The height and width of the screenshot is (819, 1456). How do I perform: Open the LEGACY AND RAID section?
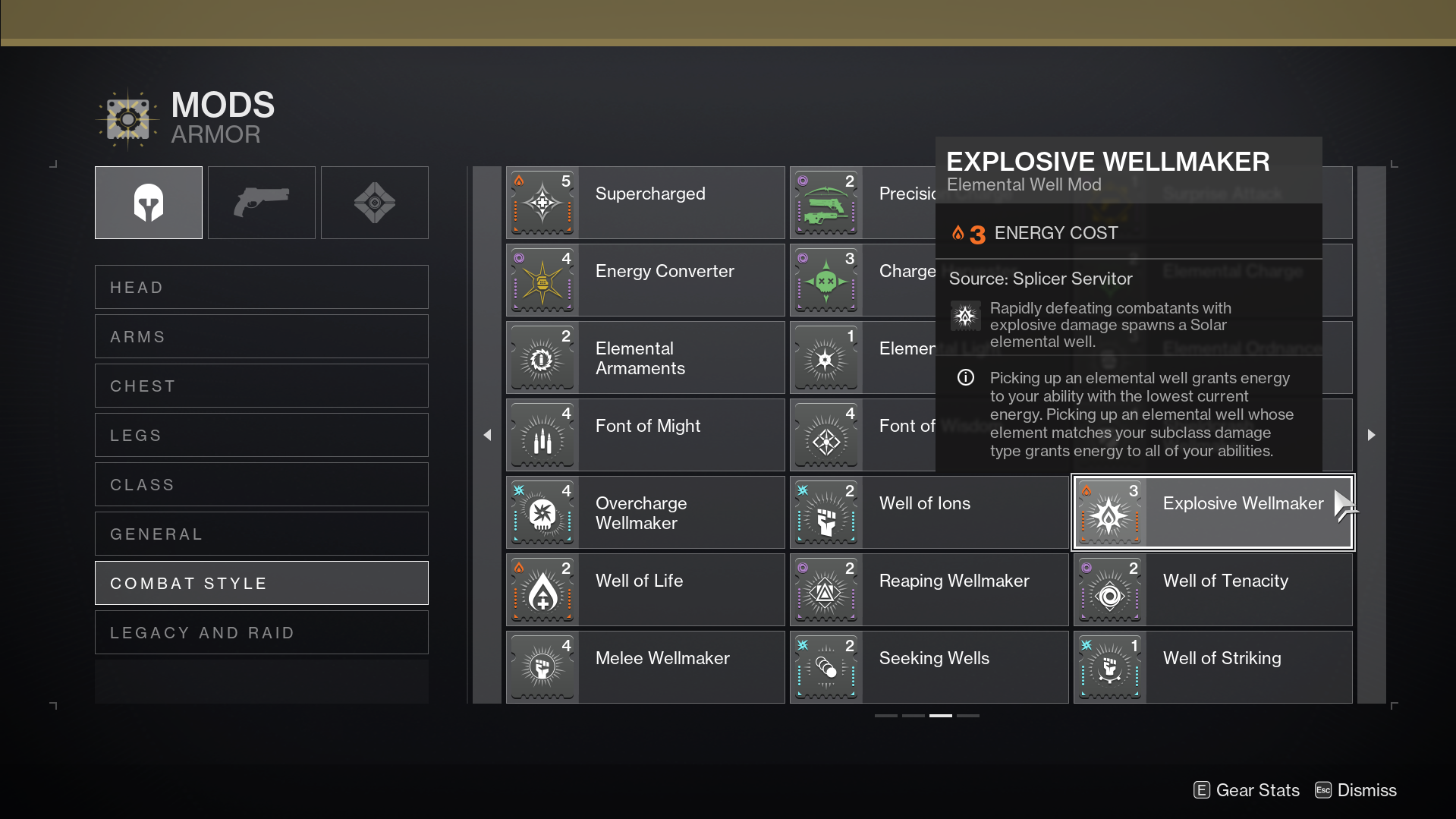[x=261, y=632]
